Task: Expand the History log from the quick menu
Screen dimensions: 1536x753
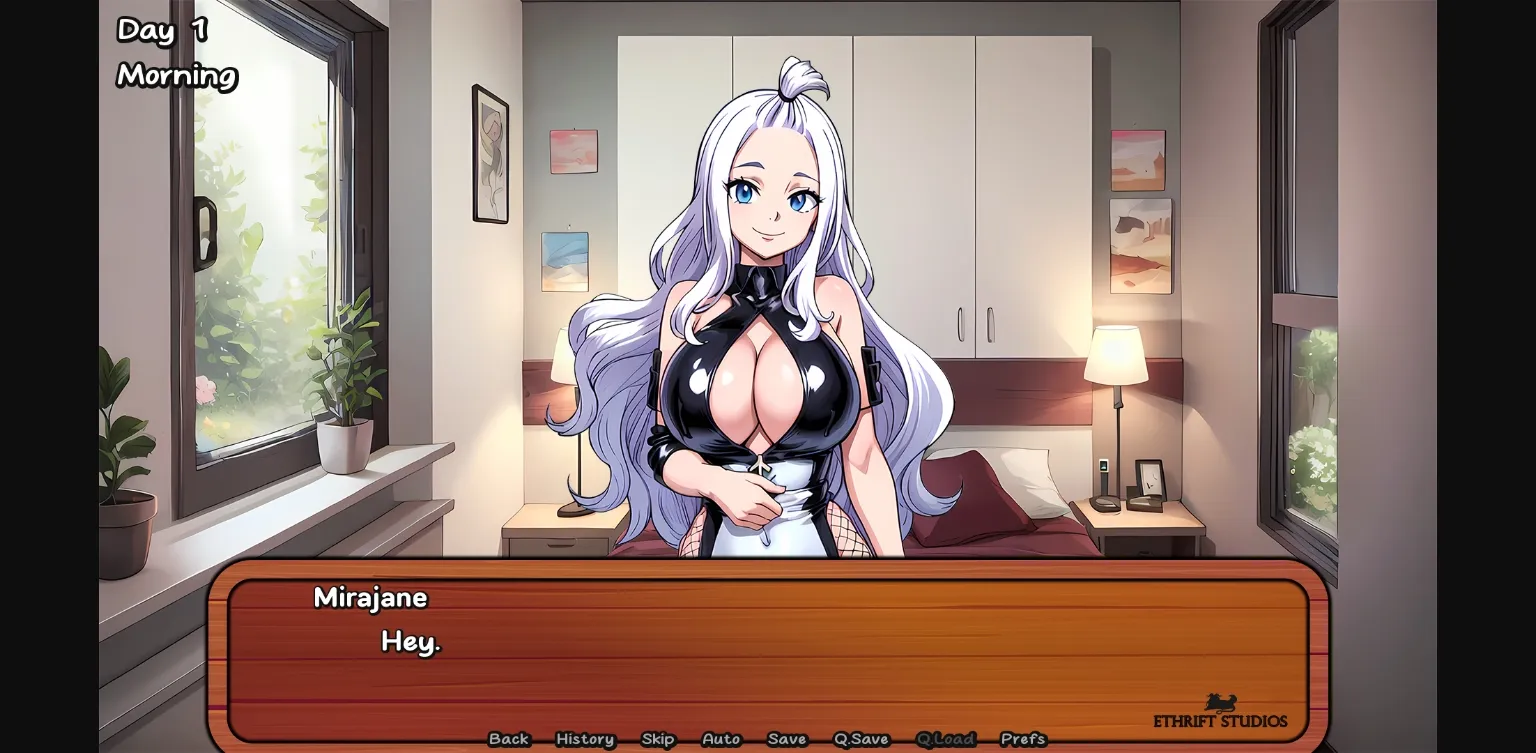Action: coord(584,739)
